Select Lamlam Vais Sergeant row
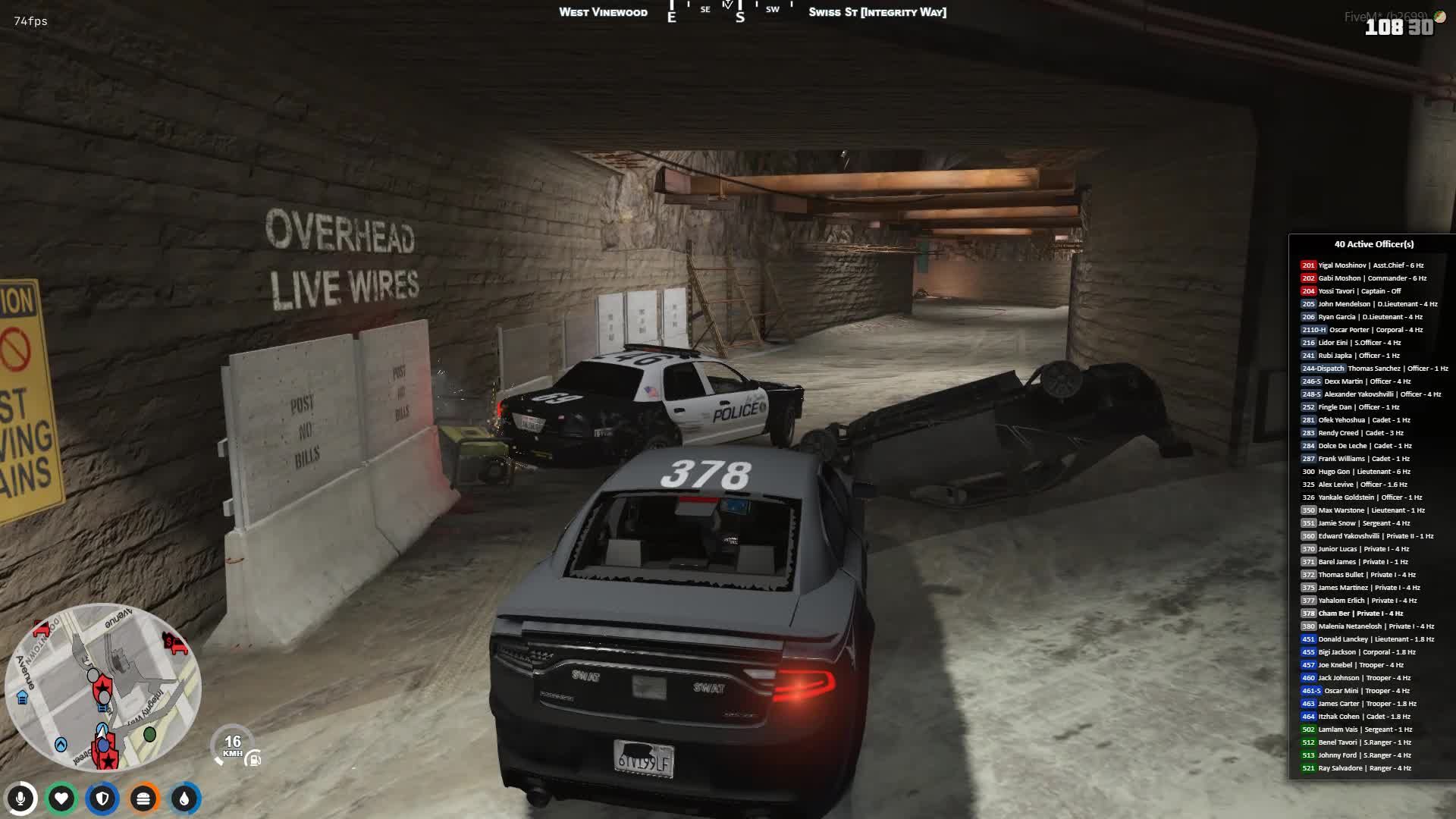1456x819 pixels. 1356,730
